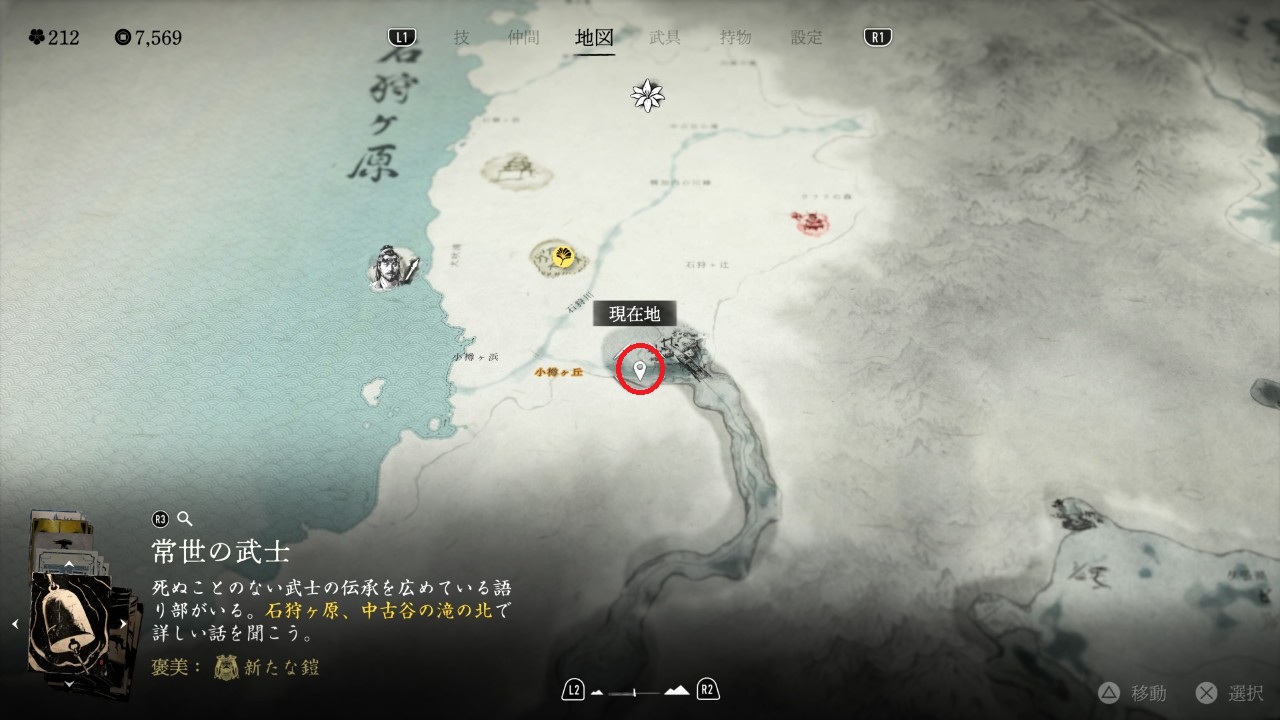Switch to the 武具 (gear) tab
The width and height of the screenshot is (1280, 720).
[665, 38]
